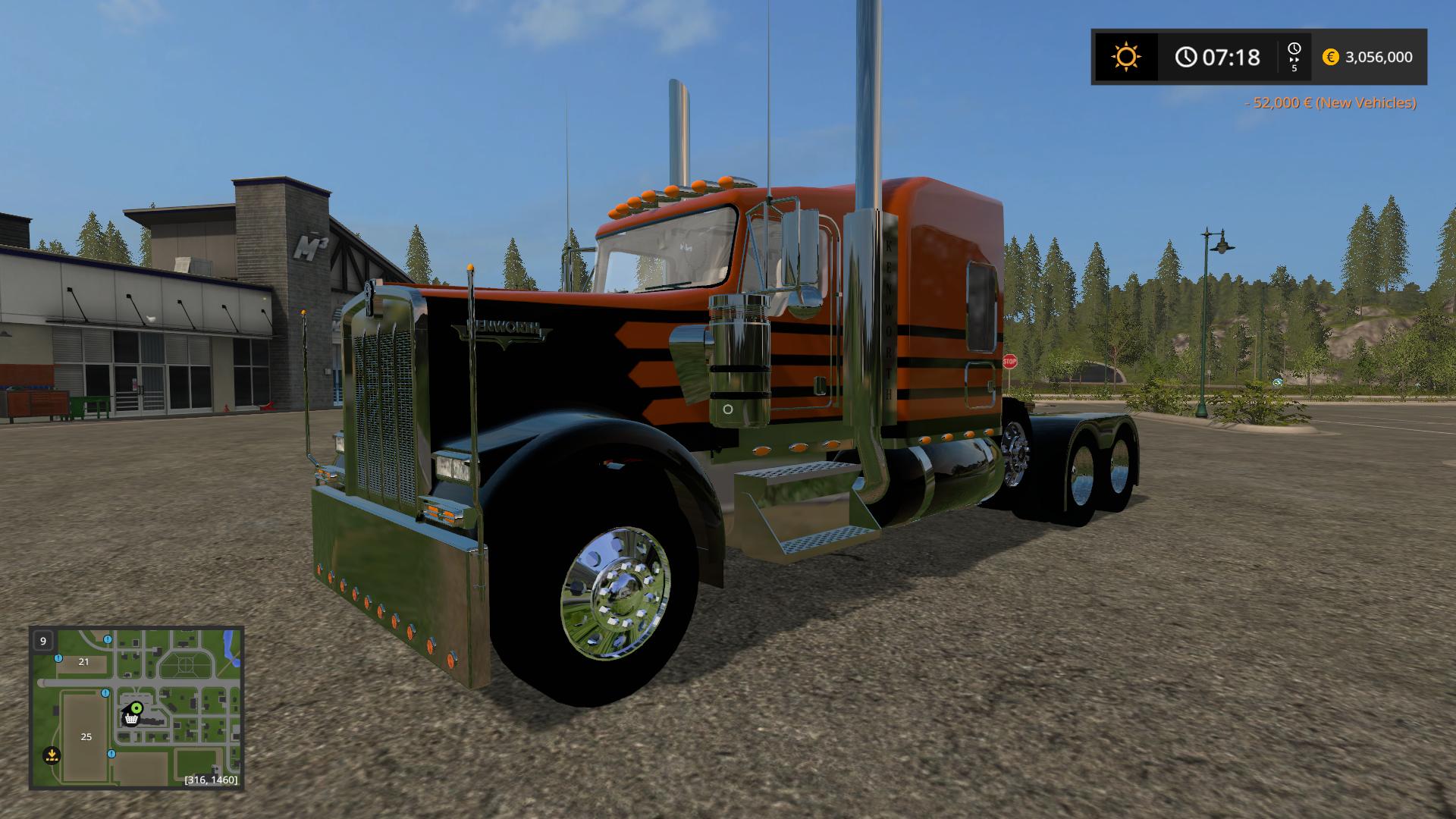The height and width of the screenshot is (819, 1456).
Task: Choose field 25 on the minimap
Action: coord(86,737)
